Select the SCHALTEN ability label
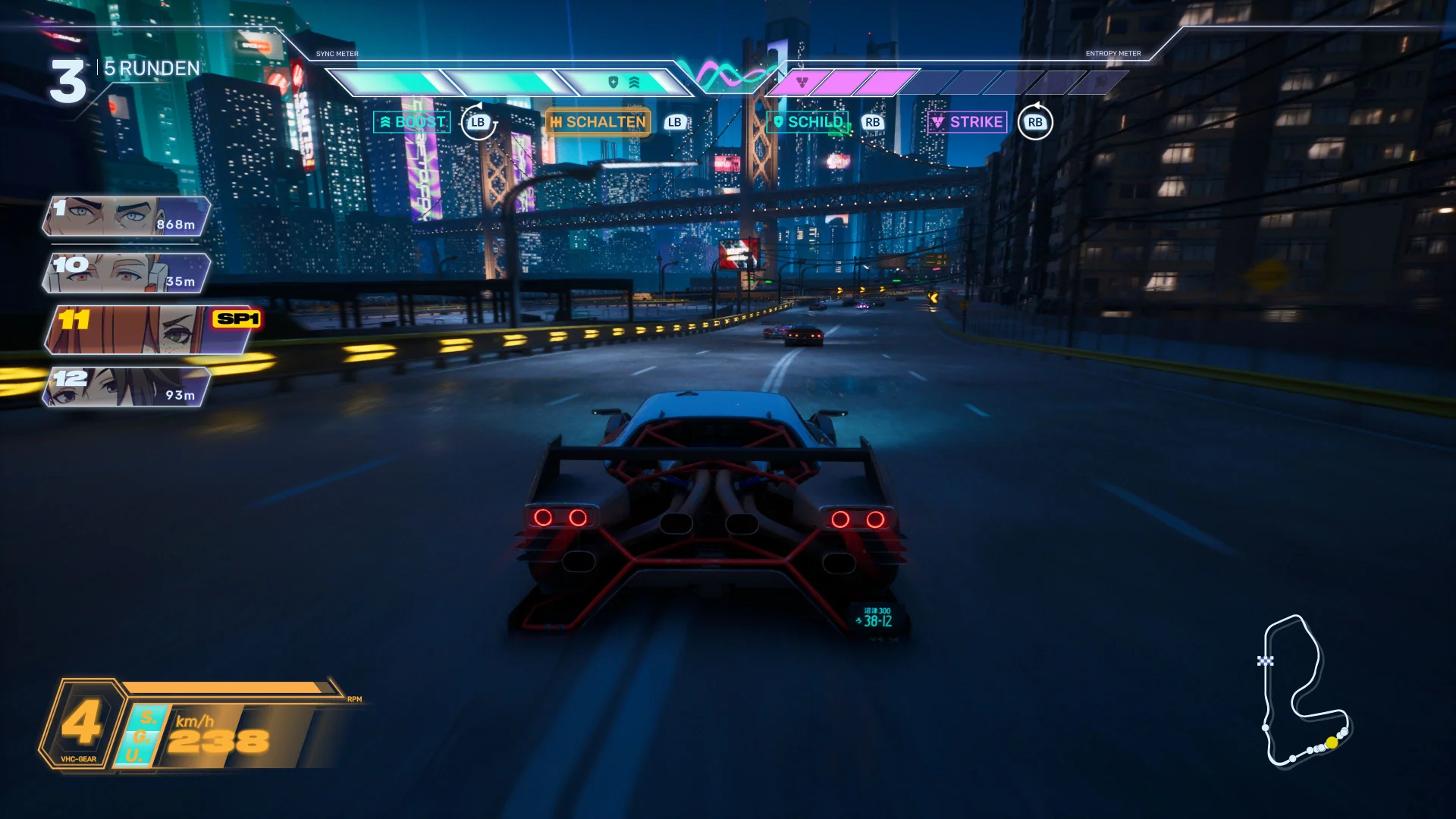This screenshot has width=1456, height=819. 598,122
